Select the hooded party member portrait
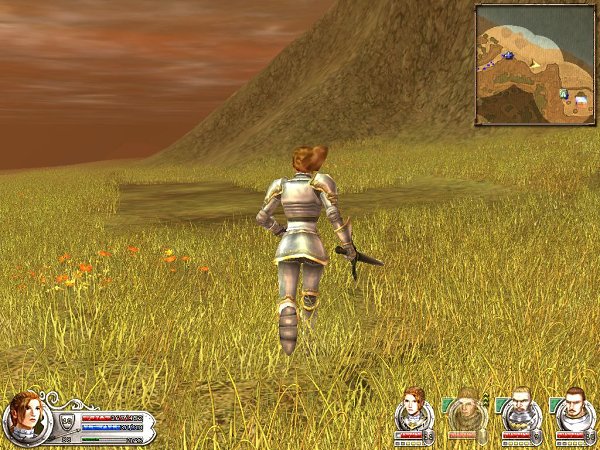Image resolution: width=600 pixels, height=450 pixels. (x=465, y=410)
